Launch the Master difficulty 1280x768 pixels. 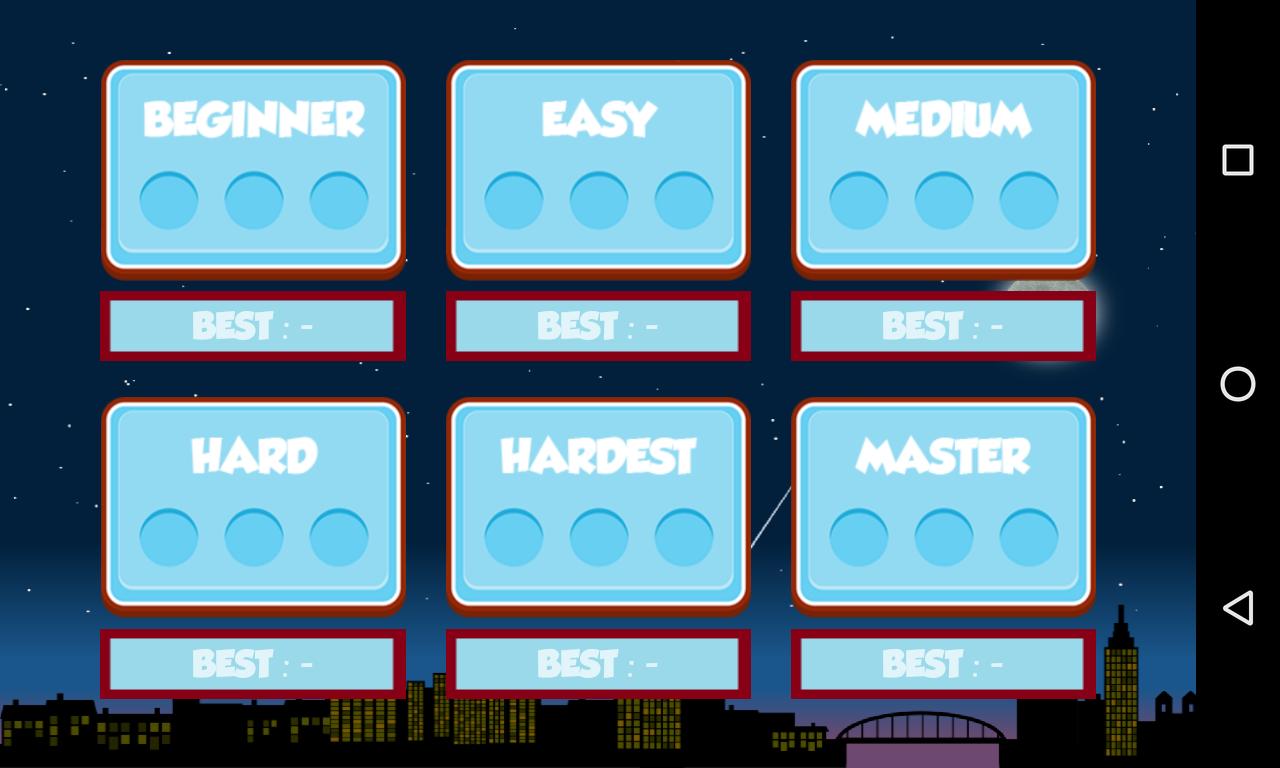pyautogui.click(x=942, y=505)
